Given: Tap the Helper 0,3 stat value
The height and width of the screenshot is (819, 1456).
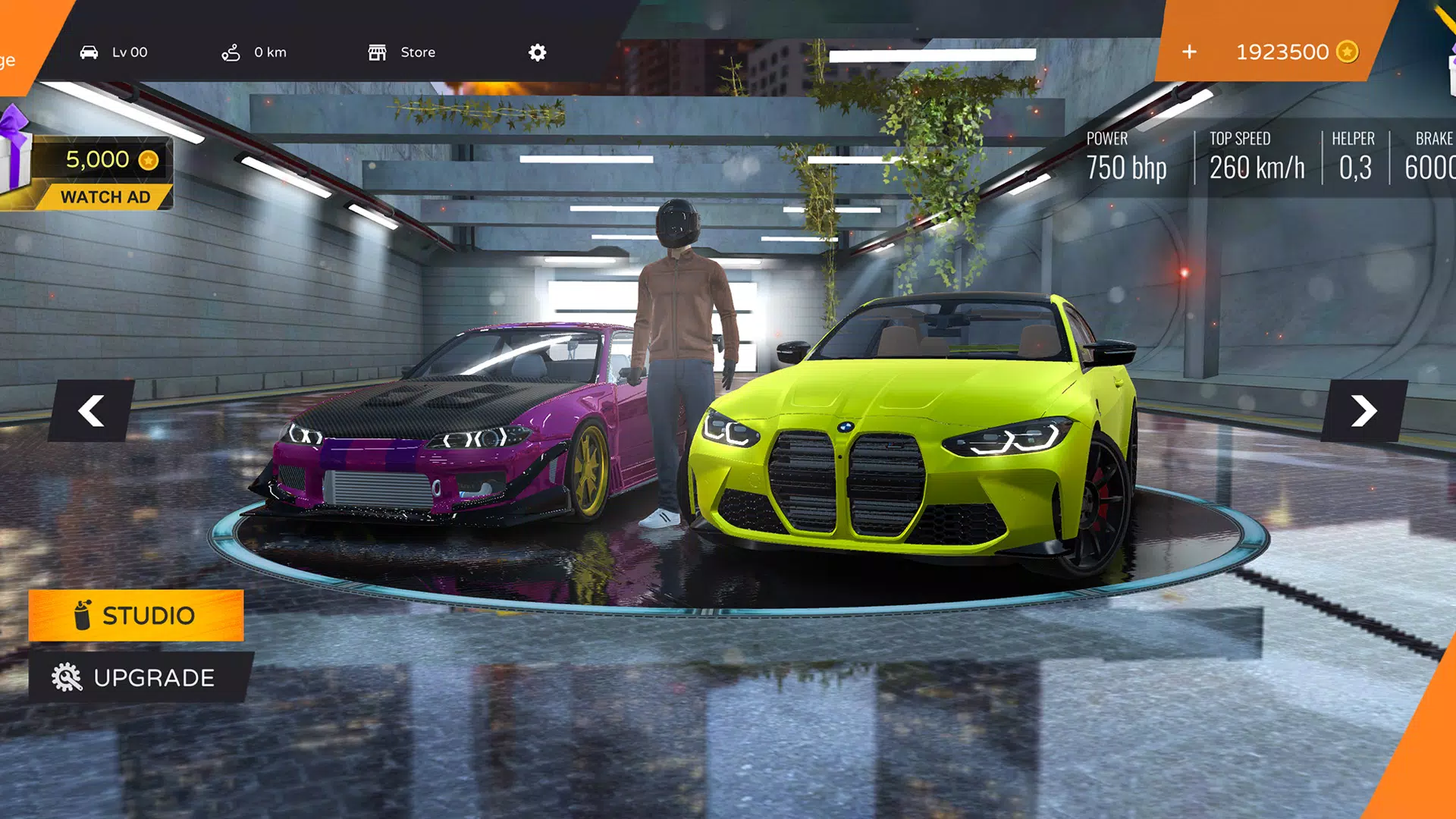Looking at the screenshot, I should [x=1354, y=155].
